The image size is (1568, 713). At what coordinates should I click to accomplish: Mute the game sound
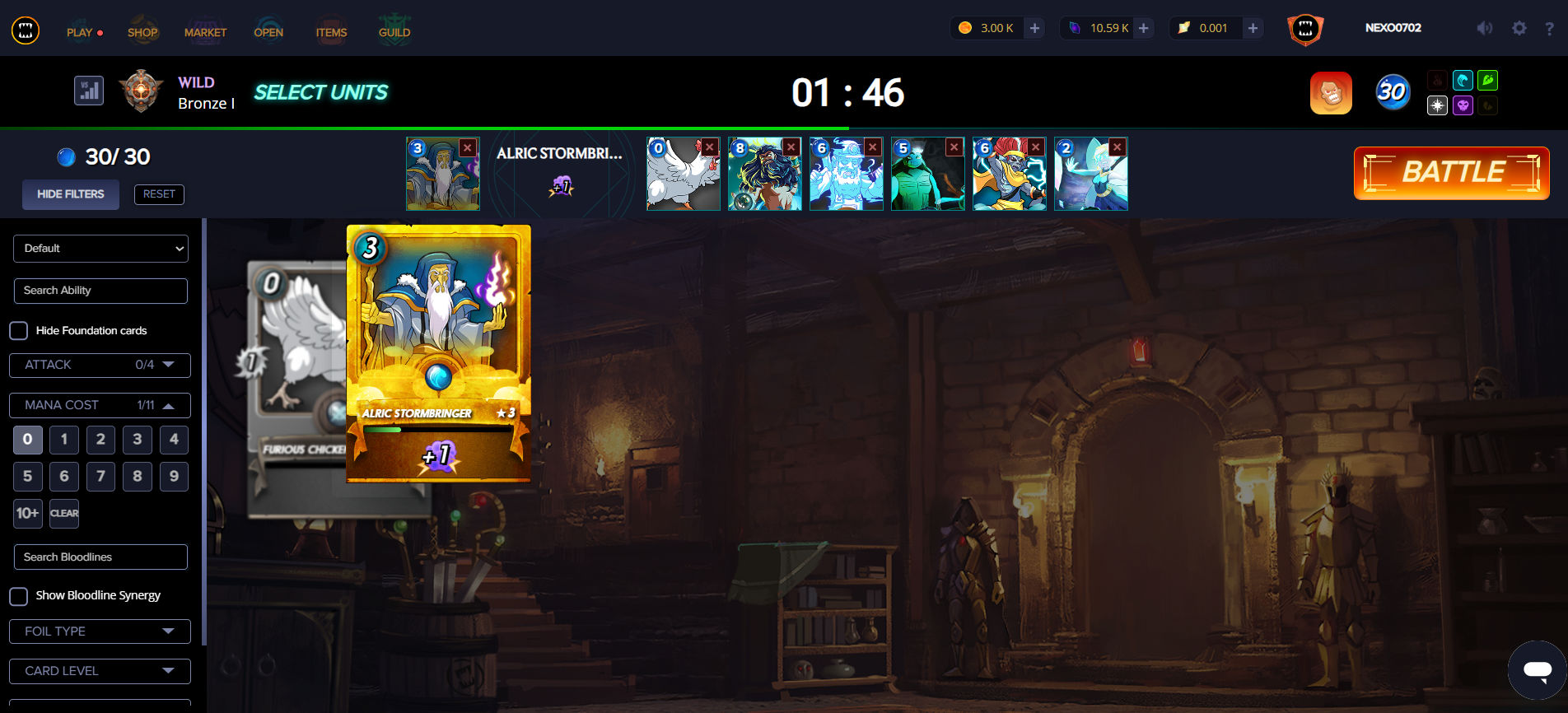tap(1484, 27)
